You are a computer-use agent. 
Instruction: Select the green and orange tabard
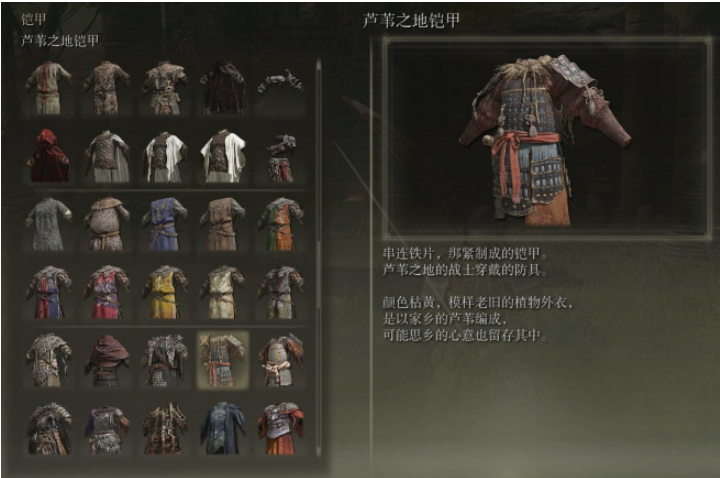[280, 222]
